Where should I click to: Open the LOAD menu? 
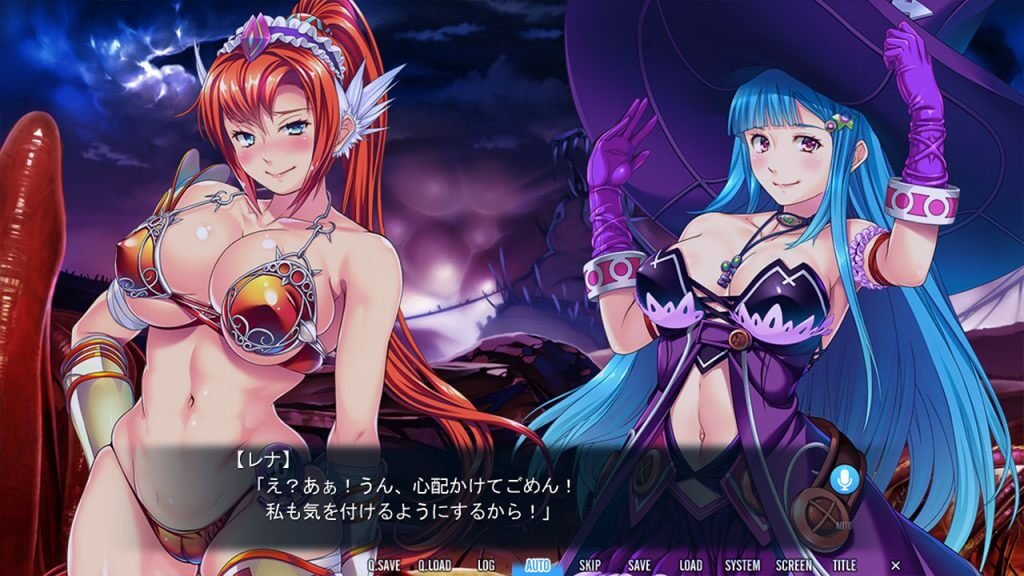tap(690, 565)
